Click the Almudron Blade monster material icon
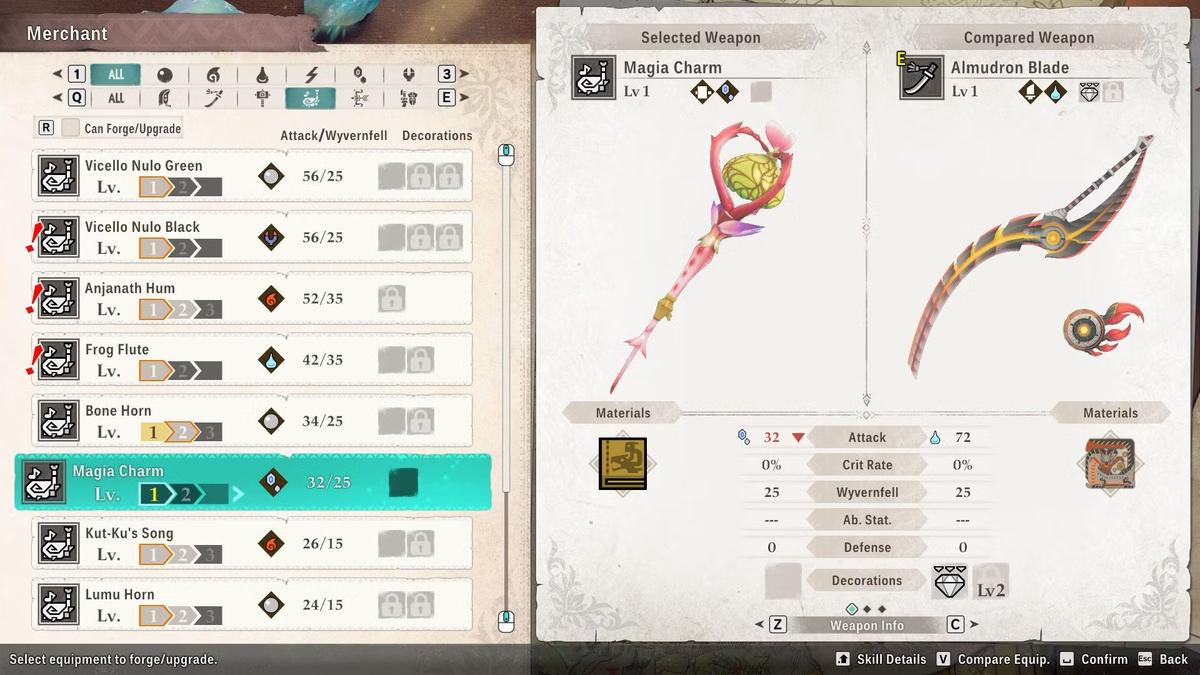 [x=1109, y=464]
